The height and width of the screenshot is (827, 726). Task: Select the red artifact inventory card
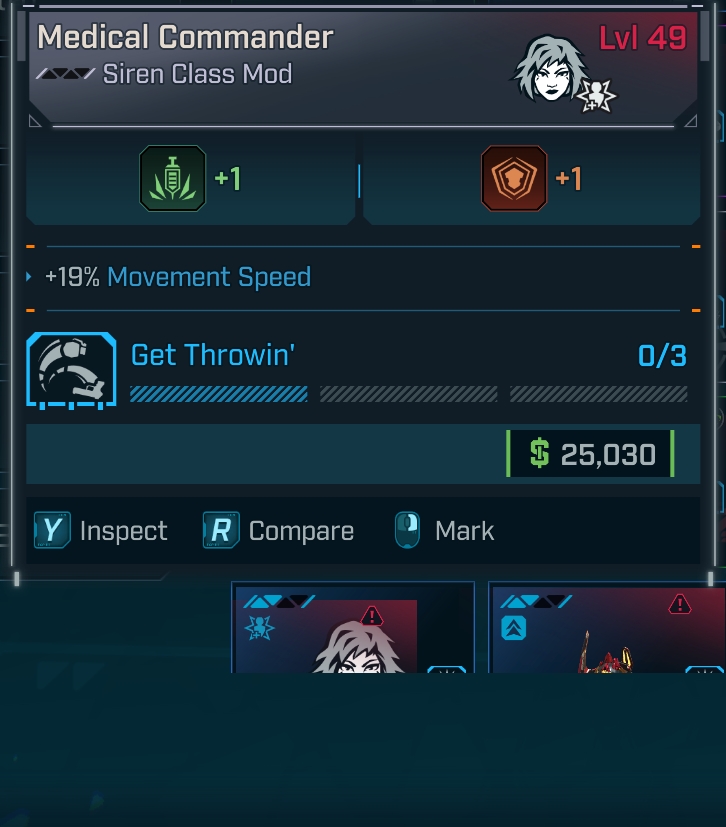click(x=606, y=630)
